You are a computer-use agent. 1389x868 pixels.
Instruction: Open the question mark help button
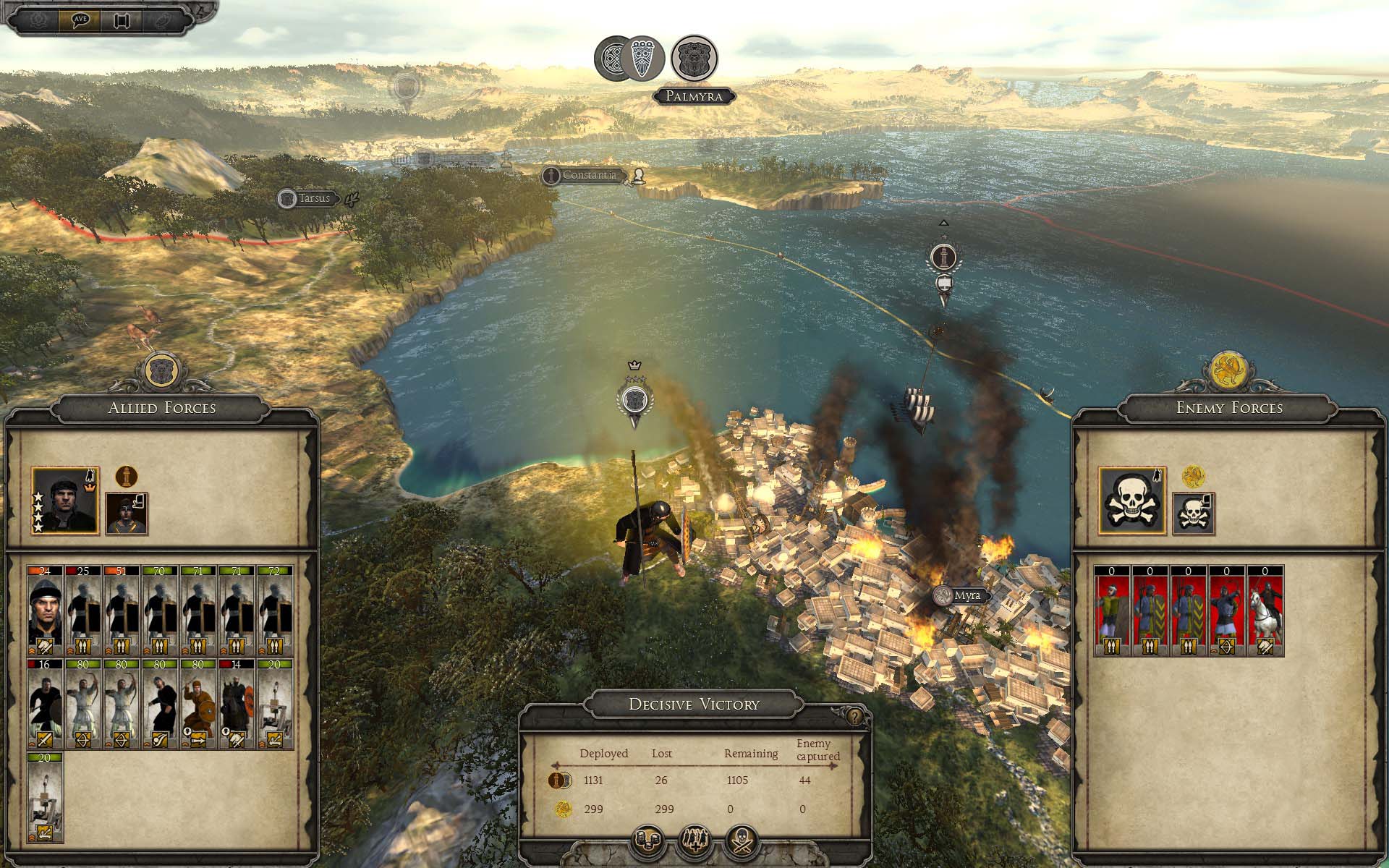855,716
